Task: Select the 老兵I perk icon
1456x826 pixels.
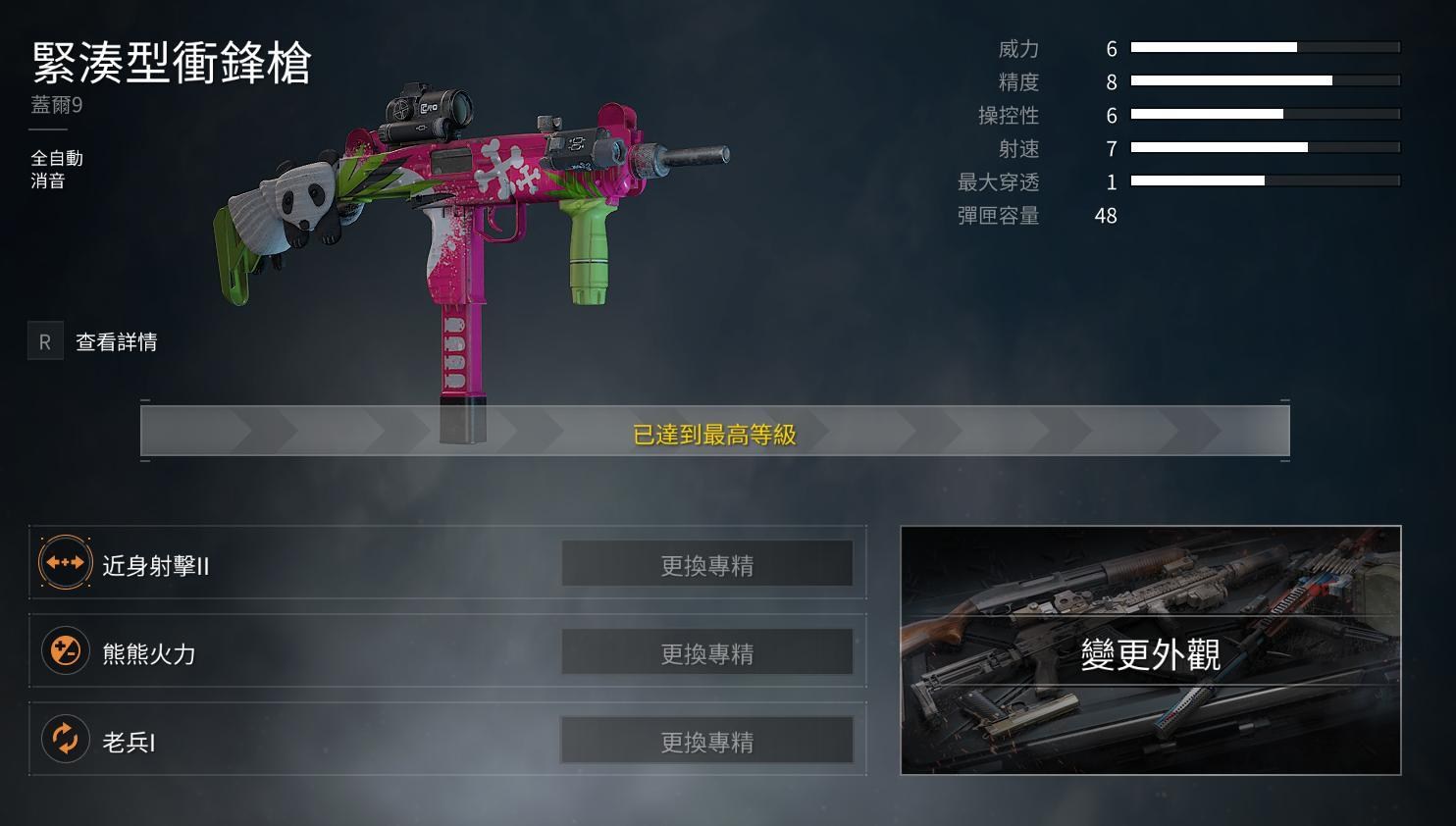Action: 65,739
